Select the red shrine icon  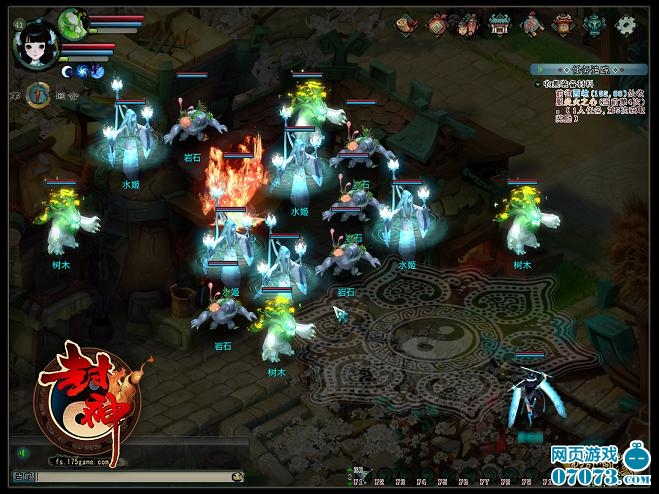tap(564, 24)
